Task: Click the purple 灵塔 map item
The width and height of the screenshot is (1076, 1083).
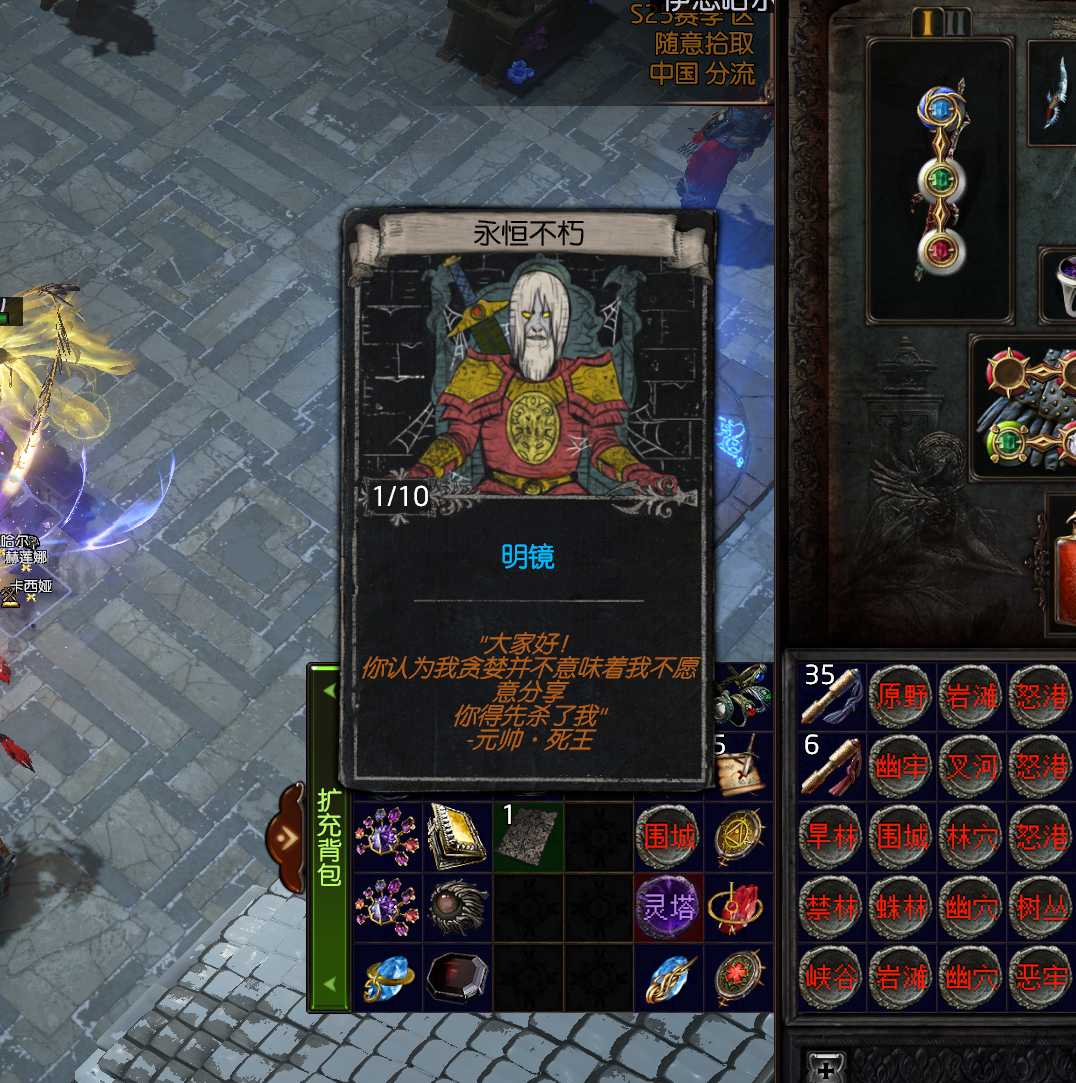Action: pyautogui.click(x=669, y=906)
